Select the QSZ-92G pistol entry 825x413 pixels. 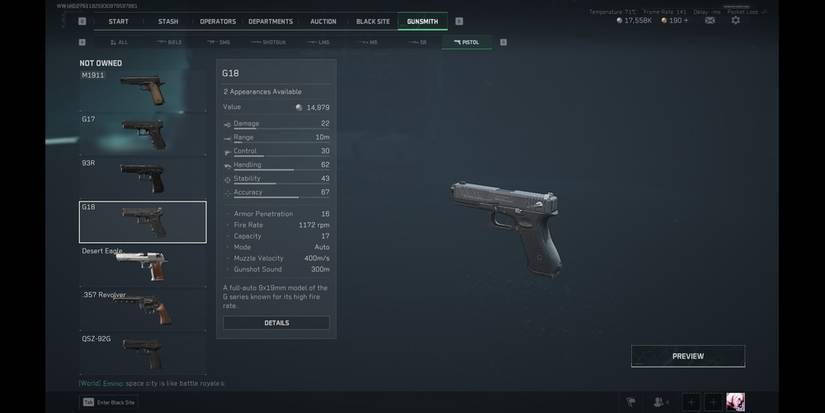click(x=143, y=352)
